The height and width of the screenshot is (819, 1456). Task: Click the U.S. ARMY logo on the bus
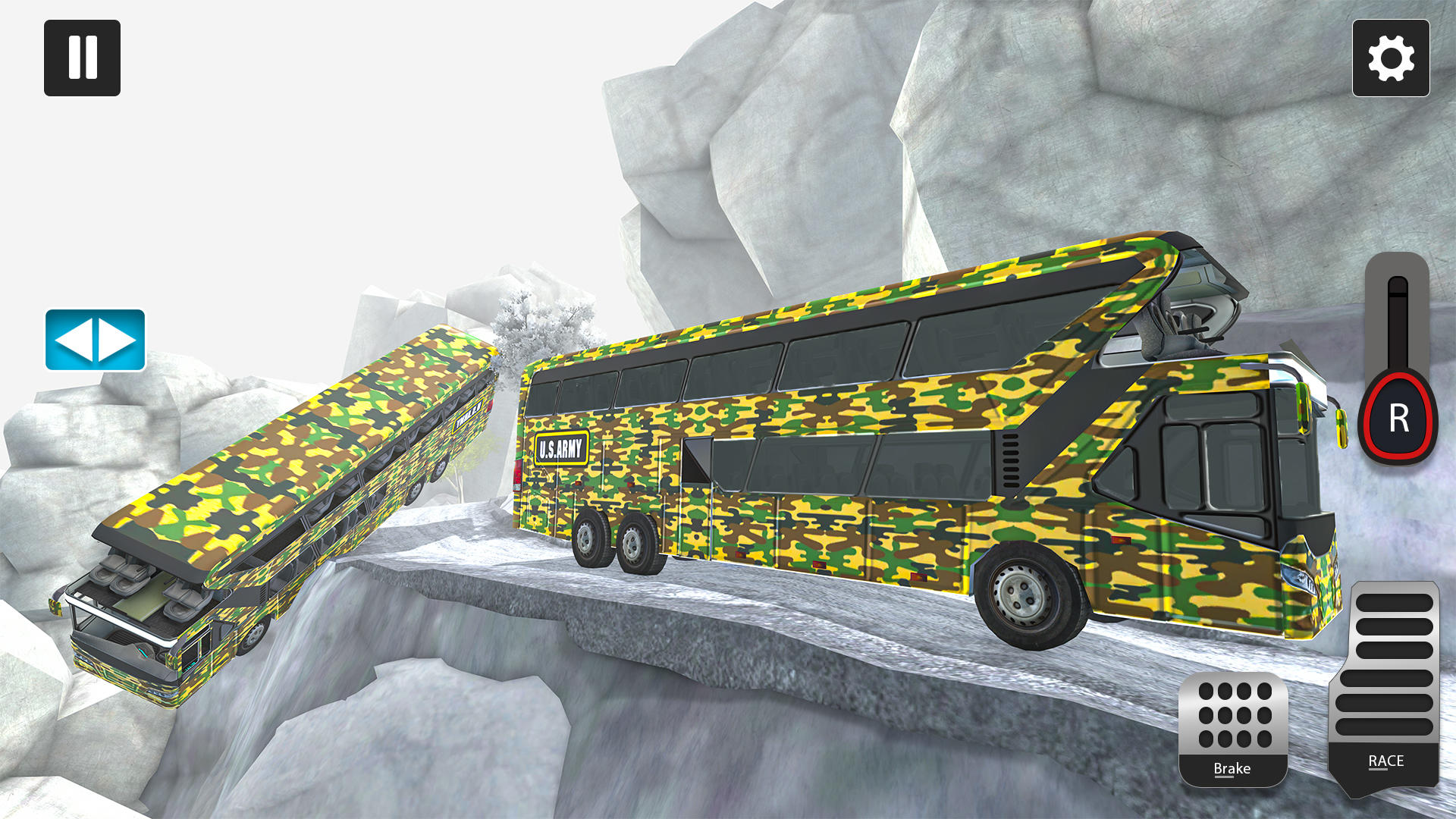tap(562, 449)
